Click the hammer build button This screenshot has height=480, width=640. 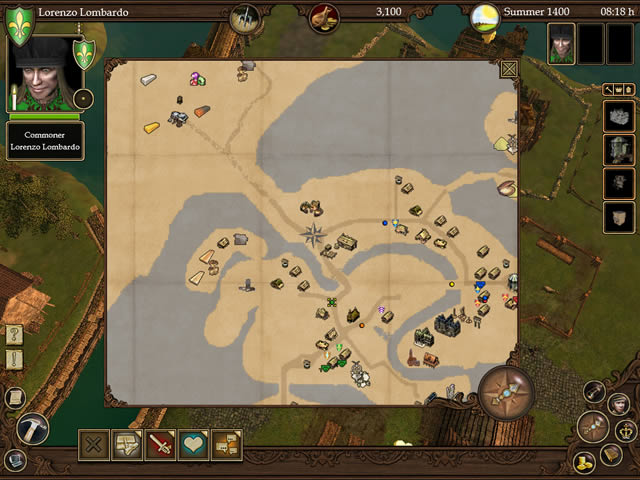click(x=32, y=428)
